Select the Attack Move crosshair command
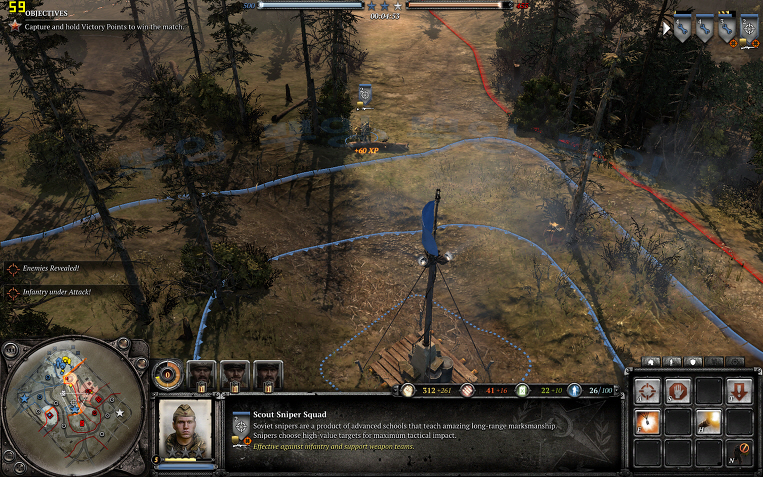This screenshot has width=767, height=478. pos(648,391)
